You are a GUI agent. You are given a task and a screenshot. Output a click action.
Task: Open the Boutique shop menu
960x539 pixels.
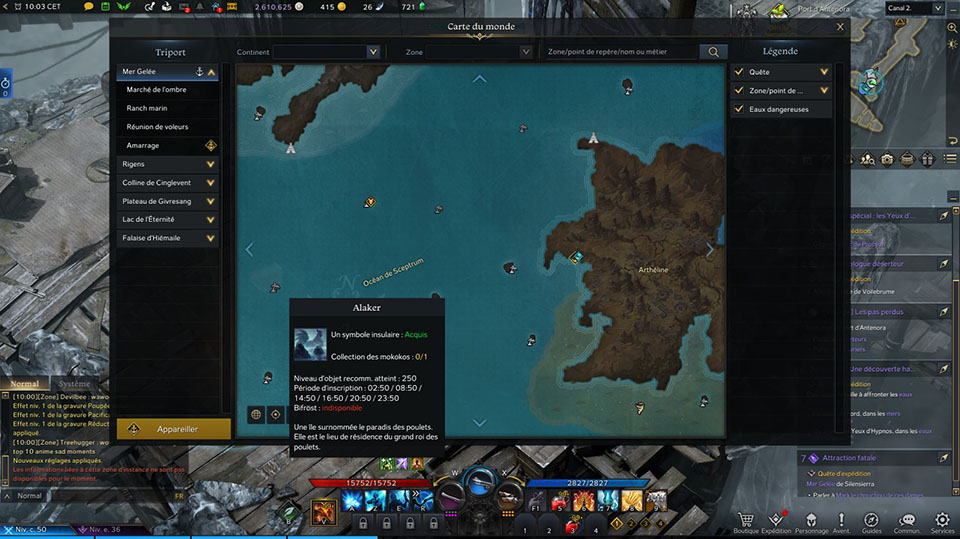[x=746, y=521]
